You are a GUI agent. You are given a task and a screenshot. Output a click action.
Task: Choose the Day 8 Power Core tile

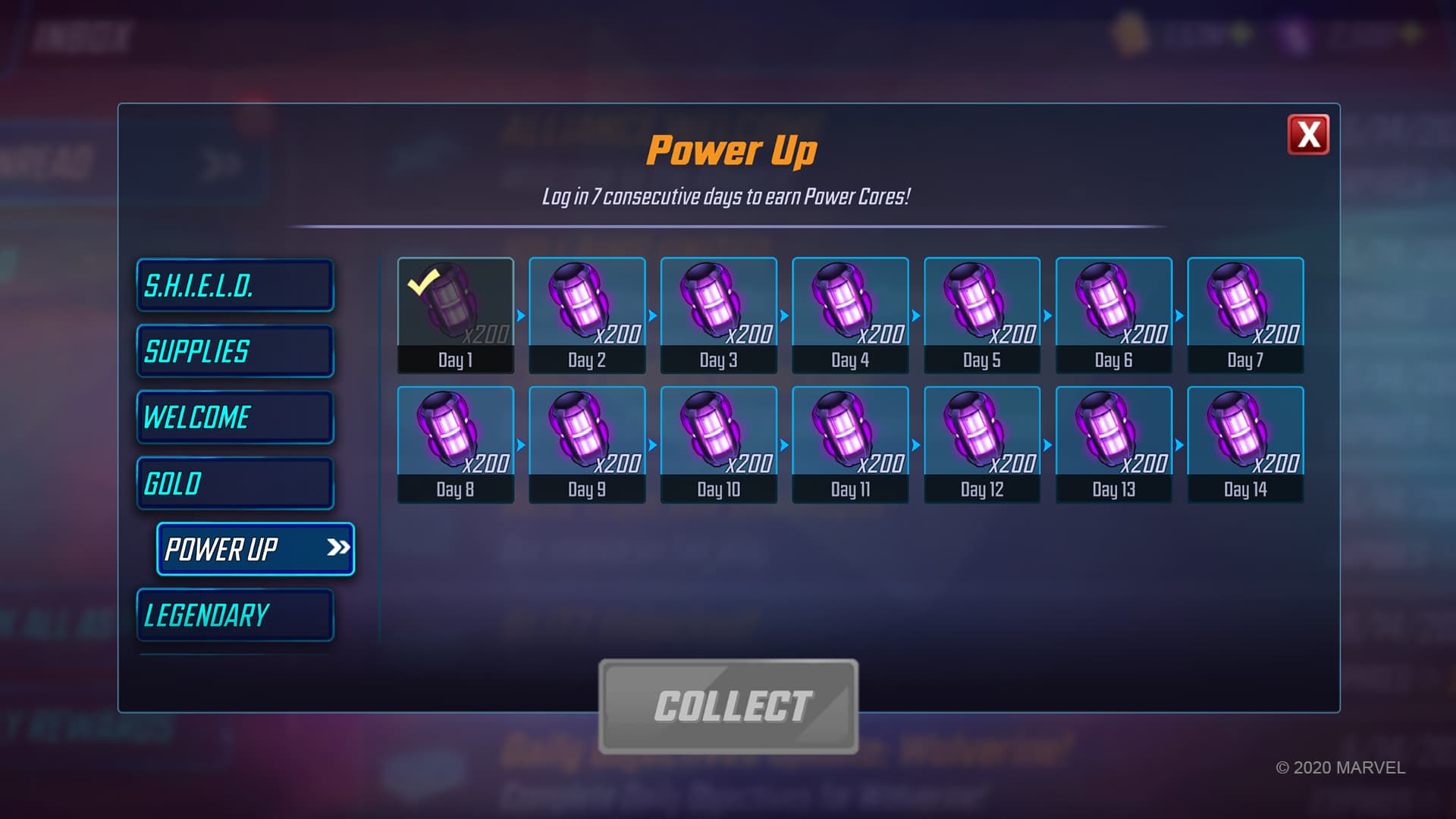coord(455,444)
